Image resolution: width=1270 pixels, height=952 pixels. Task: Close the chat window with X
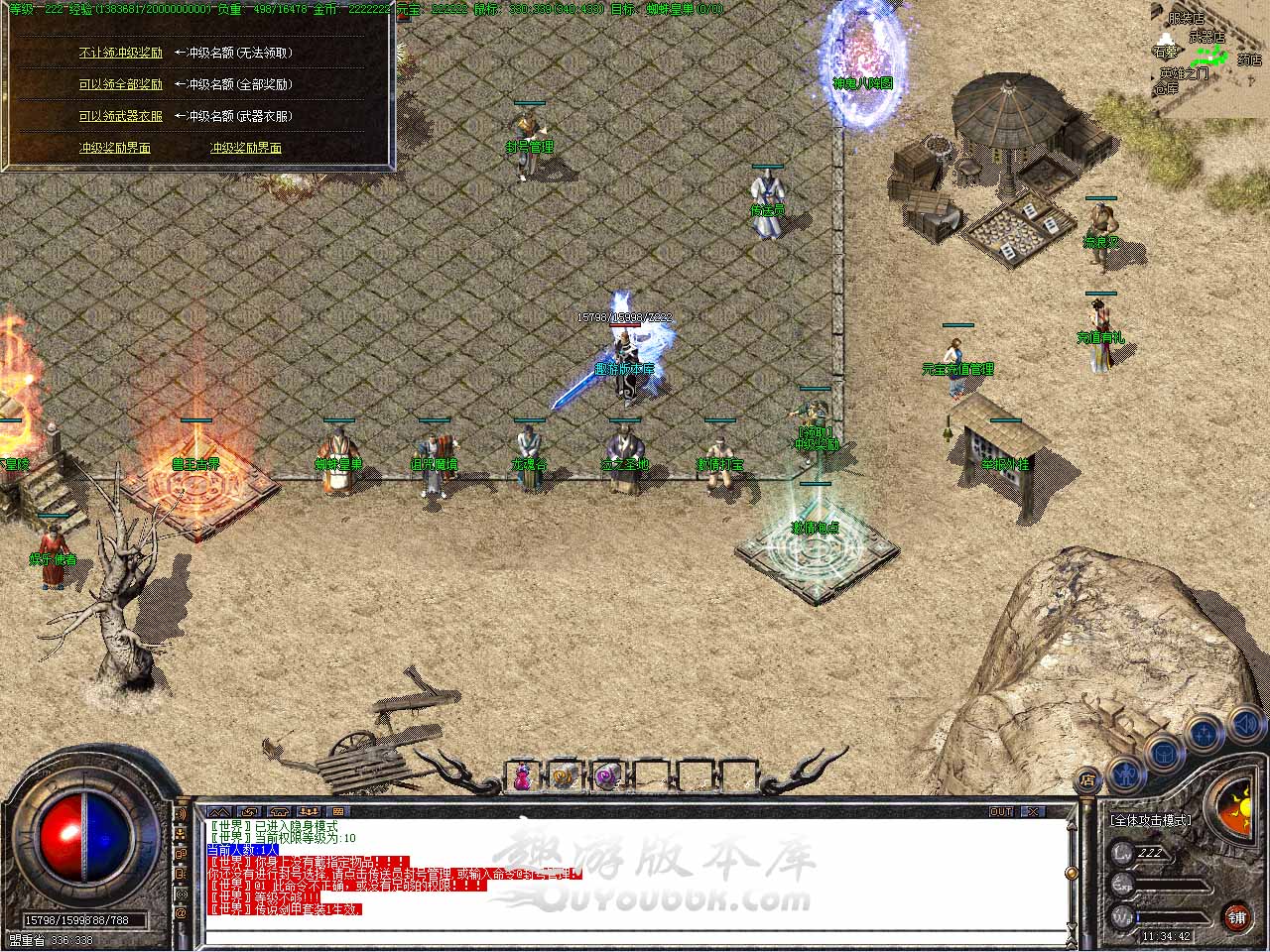[x=1033, y=811]
